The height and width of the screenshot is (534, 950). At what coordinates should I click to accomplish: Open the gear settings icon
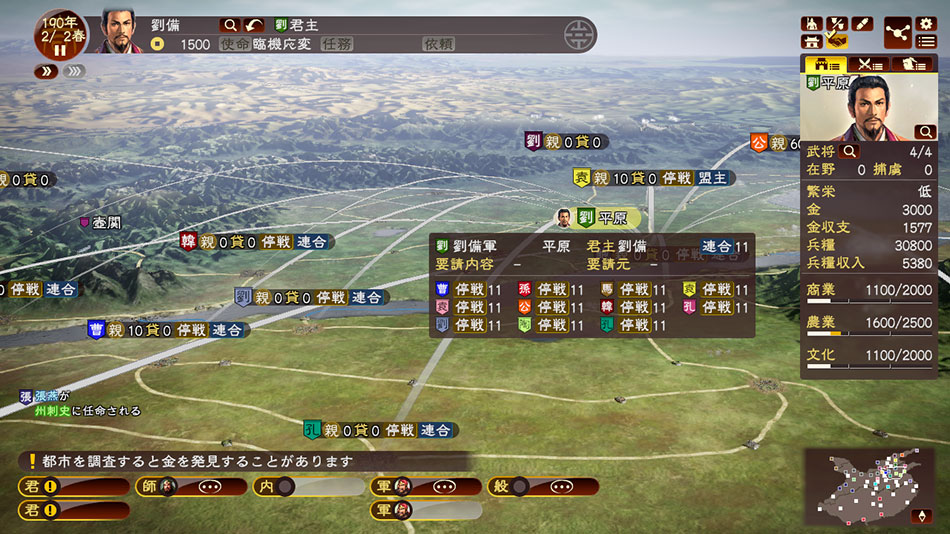tap(926, 23)
